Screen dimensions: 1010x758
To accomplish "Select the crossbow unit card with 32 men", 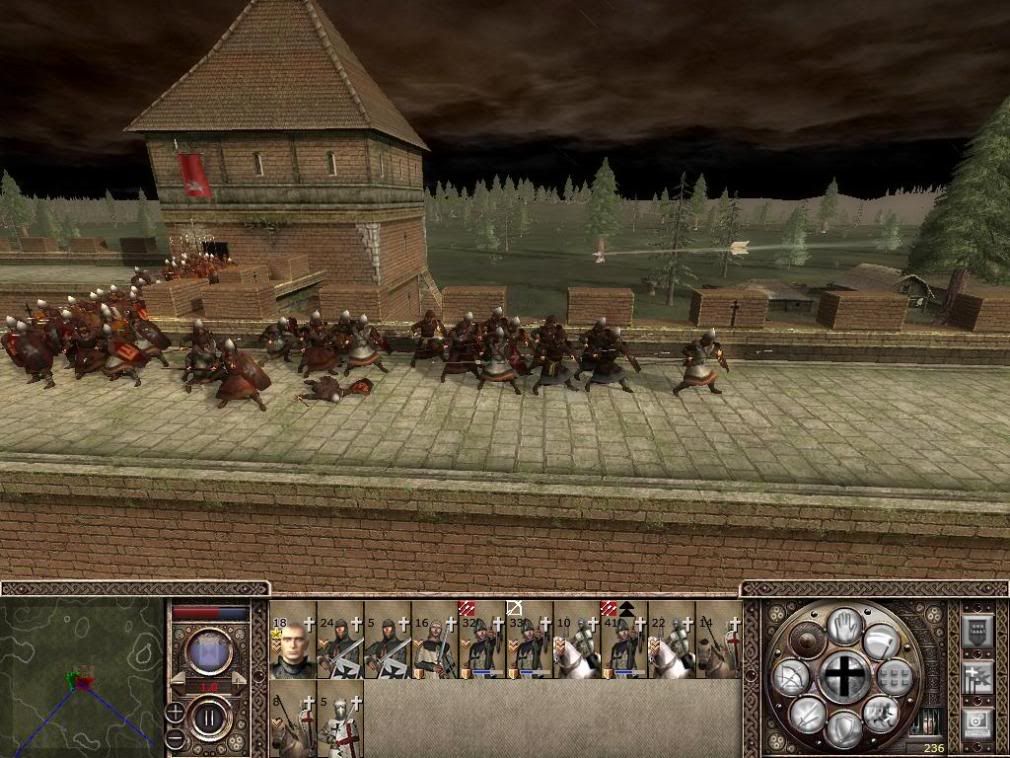I will (482, 640).
